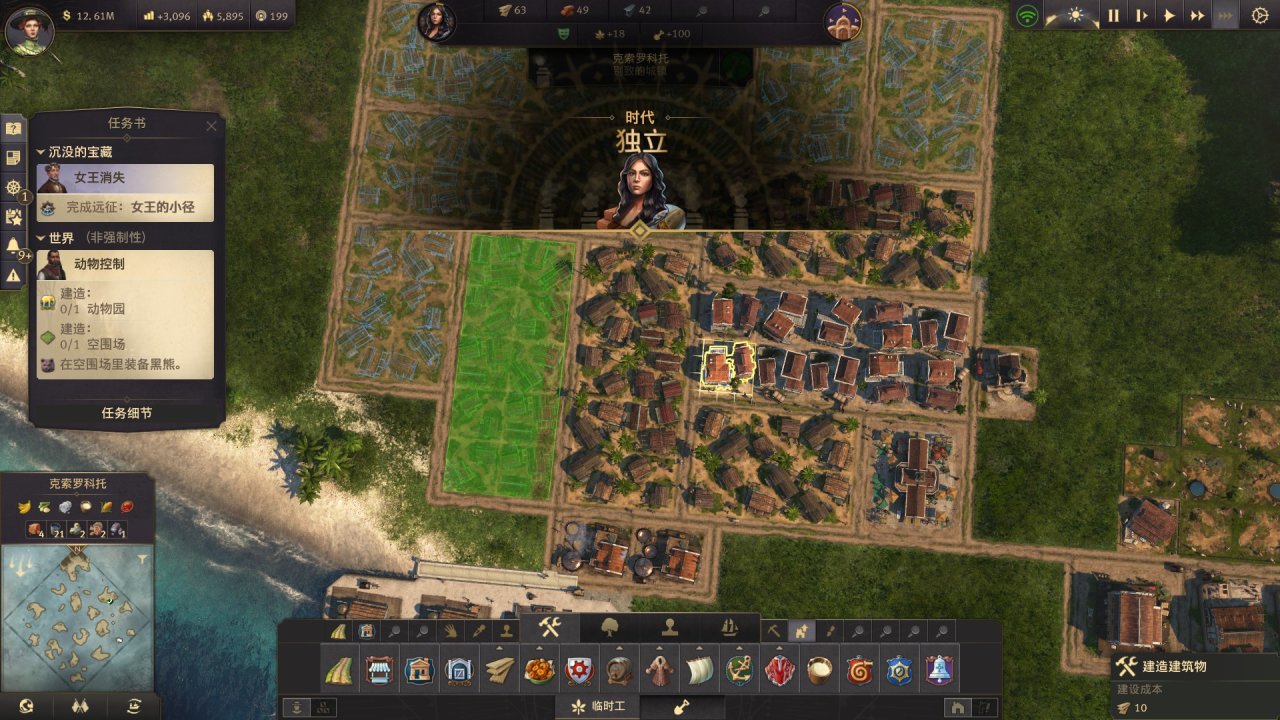Switch to the tree category tab

click(x=609, y=628)
